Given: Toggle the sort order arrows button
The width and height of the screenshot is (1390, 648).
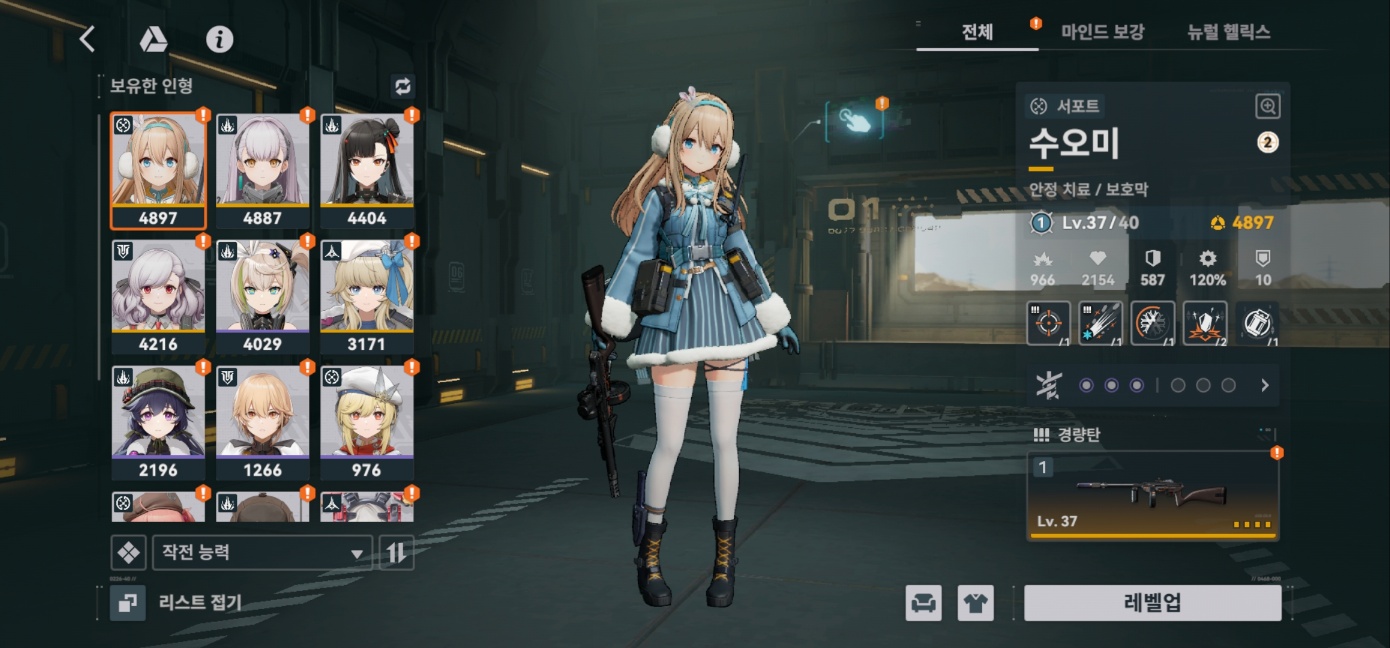Looking at the screenshot, I should [397, 553].
